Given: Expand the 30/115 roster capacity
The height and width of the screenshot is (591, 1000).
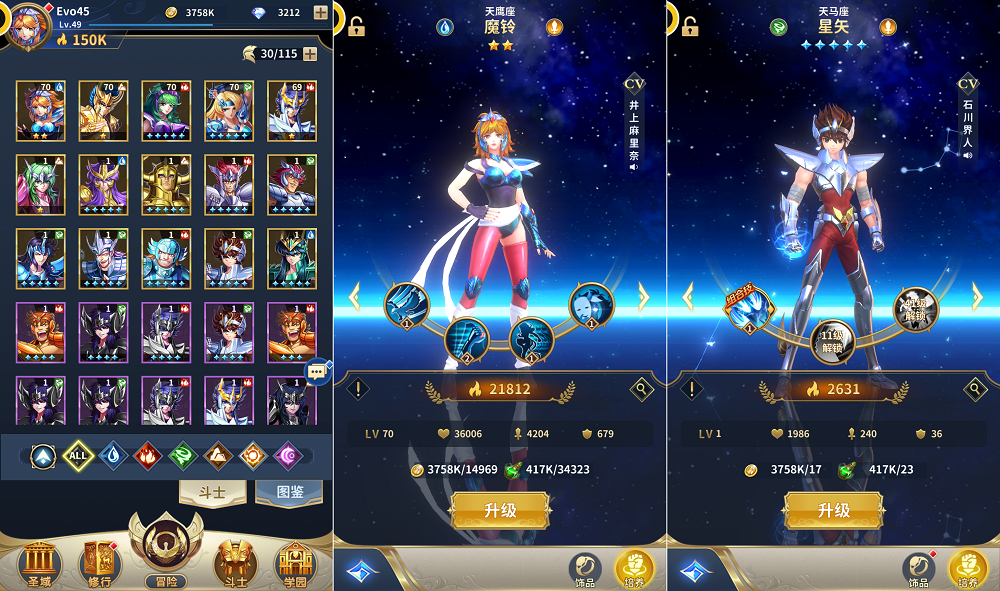Looking at the screenshot, I should pyautogui.click(x=310, y=54).
